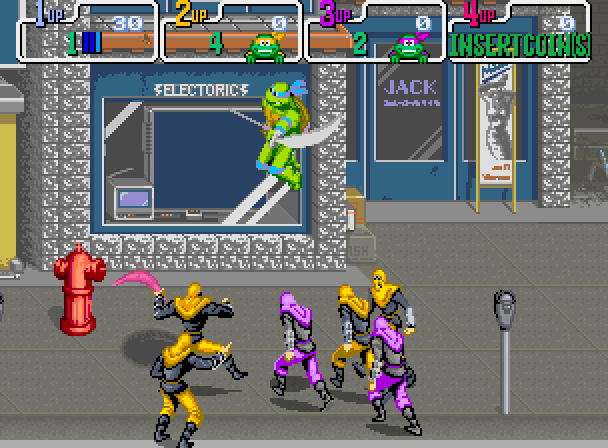Image resolution: width=608 pixels, height=448 pixels.
Task: Select the purple-masked turtle portrait under 3UP
Action: point(405,47)
